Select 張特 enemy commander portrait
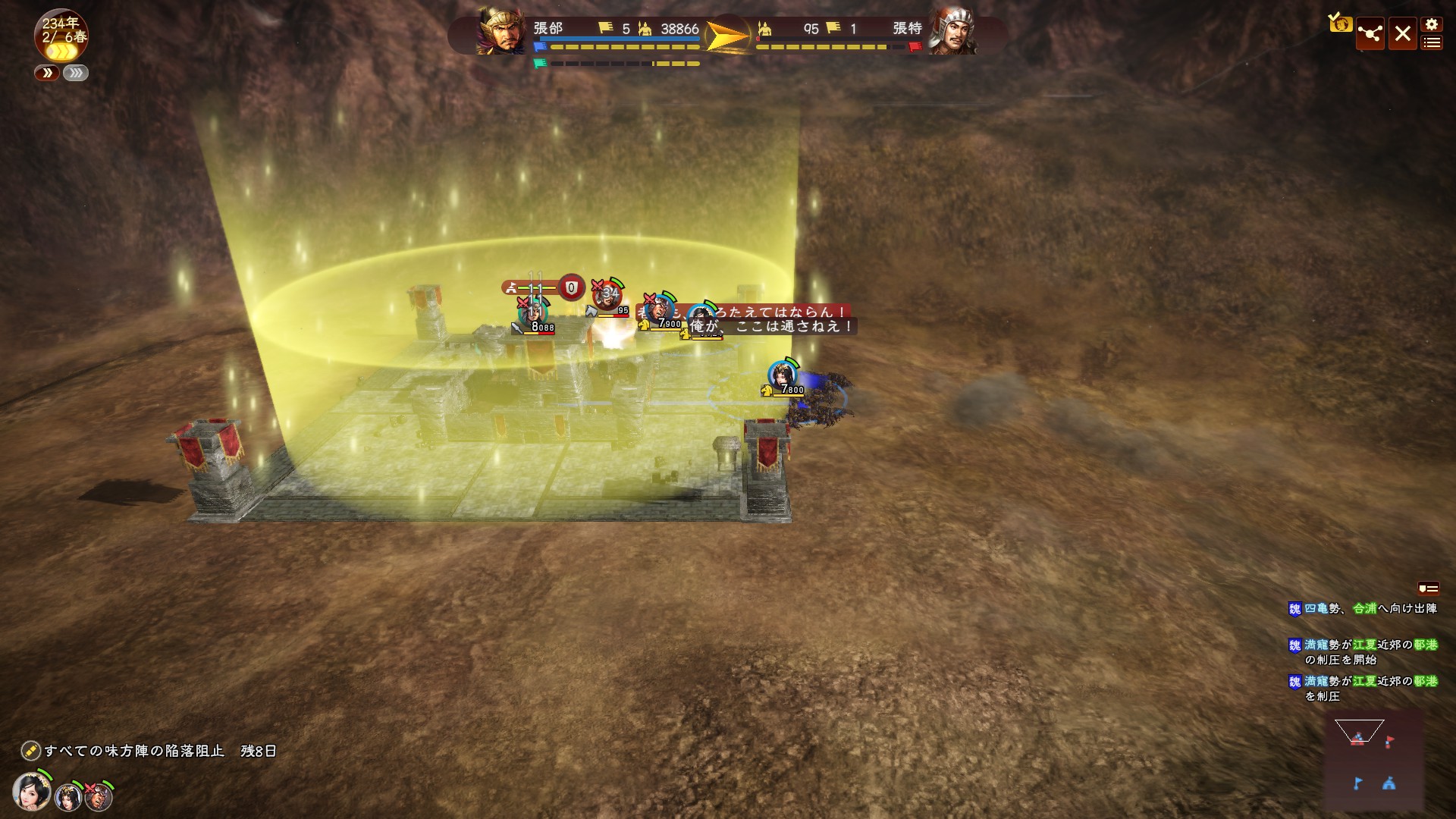 pos(952,31)
